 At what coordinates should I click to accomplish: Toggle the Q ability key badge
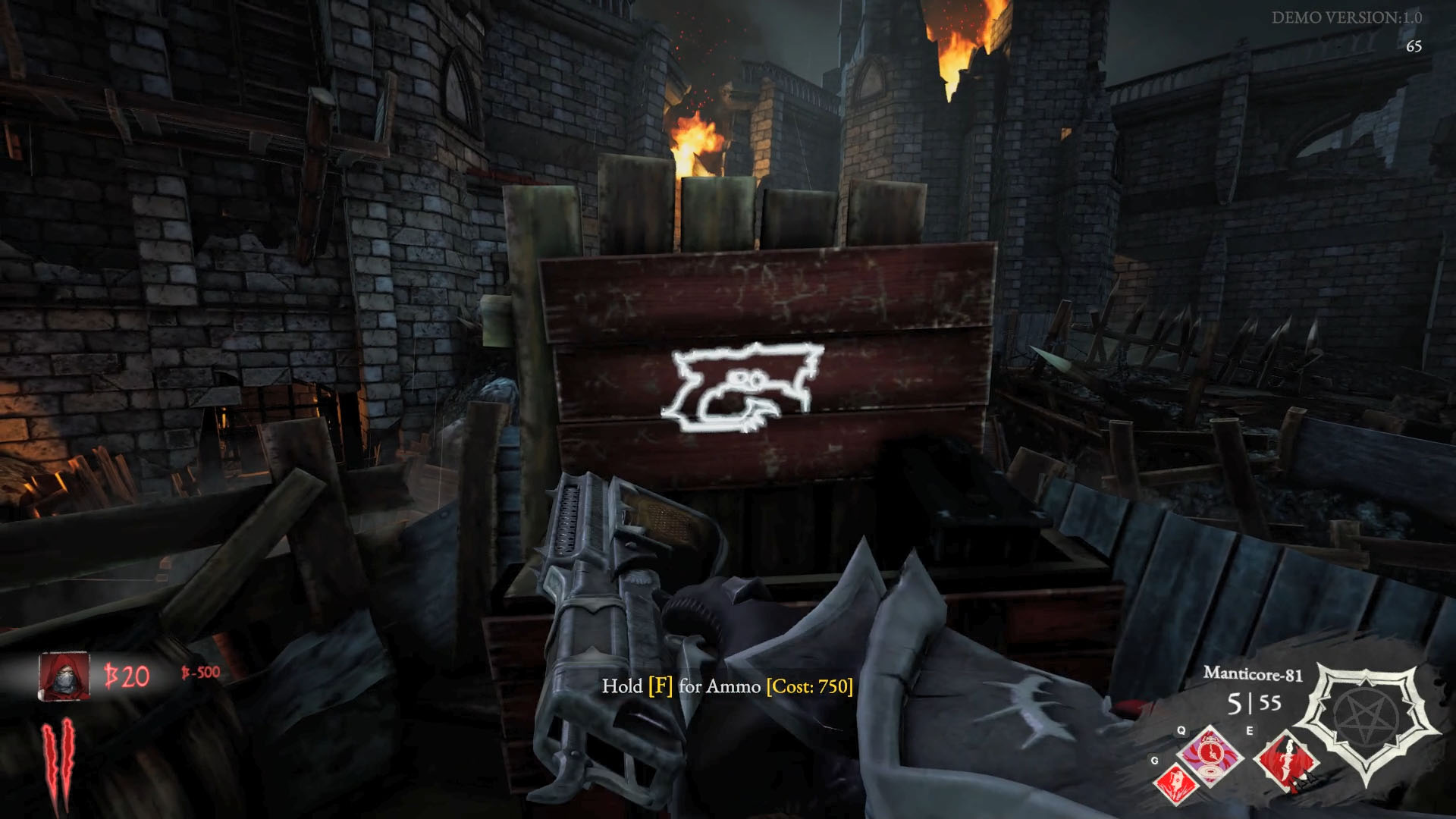[x=1181, y=730]
